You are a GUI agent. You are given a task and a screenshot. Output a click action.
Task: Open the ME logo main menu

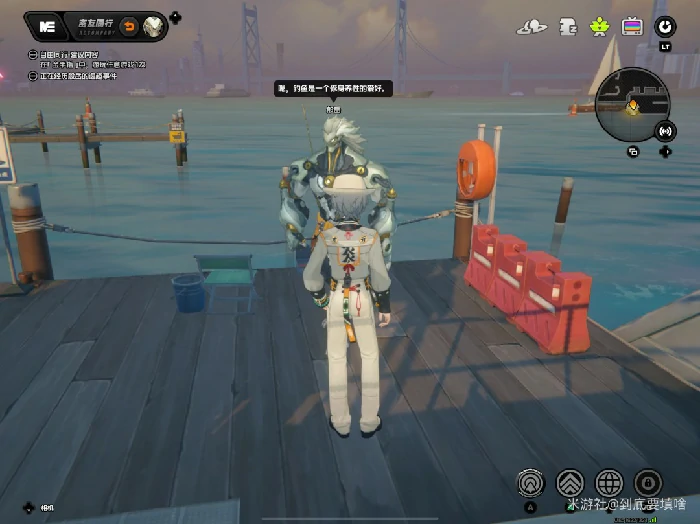click(x=46, y=27)
